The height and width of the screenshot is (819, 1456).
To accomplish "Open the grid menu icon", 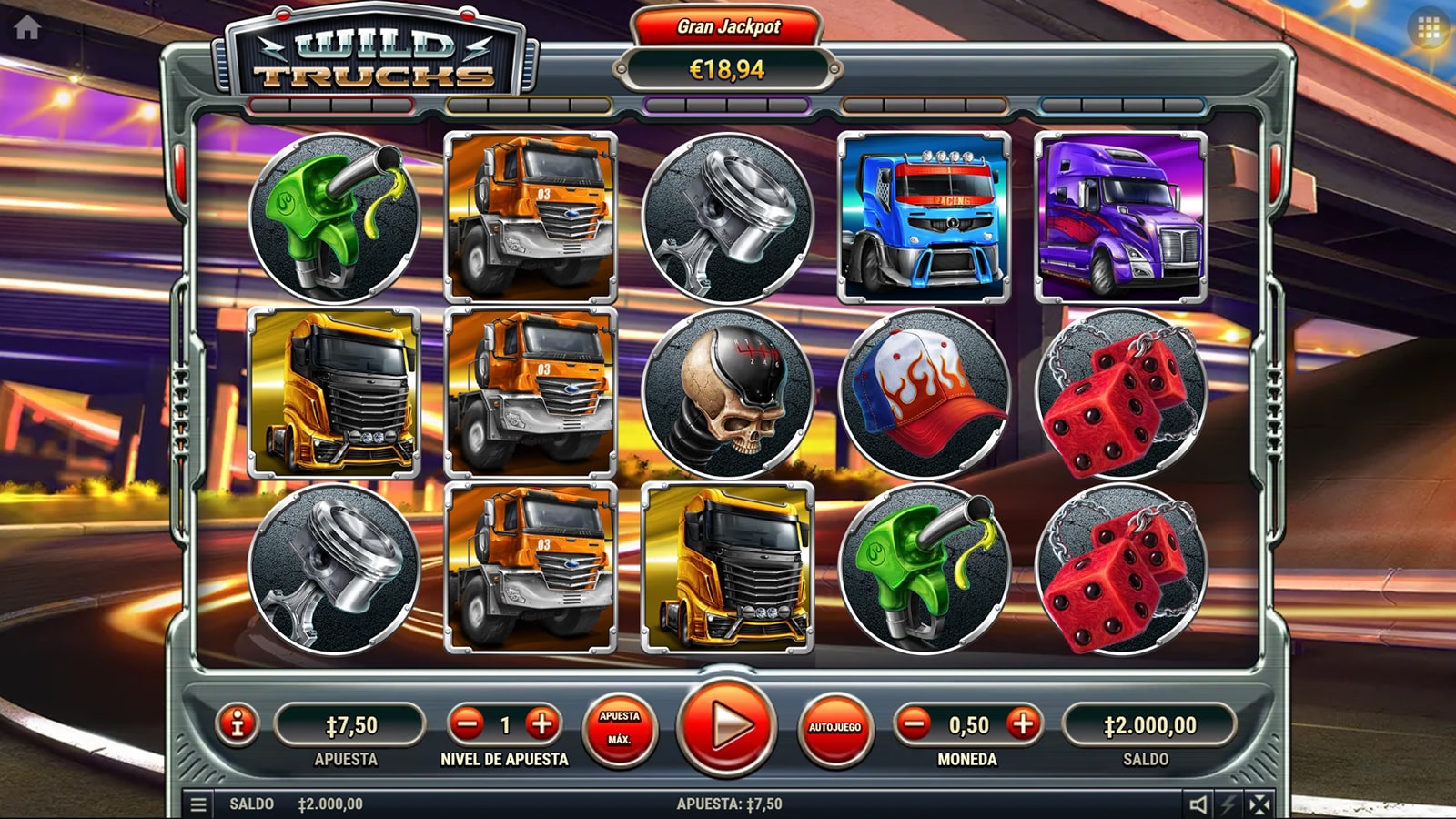I will pyautogui.click(x=1429, y=31).
